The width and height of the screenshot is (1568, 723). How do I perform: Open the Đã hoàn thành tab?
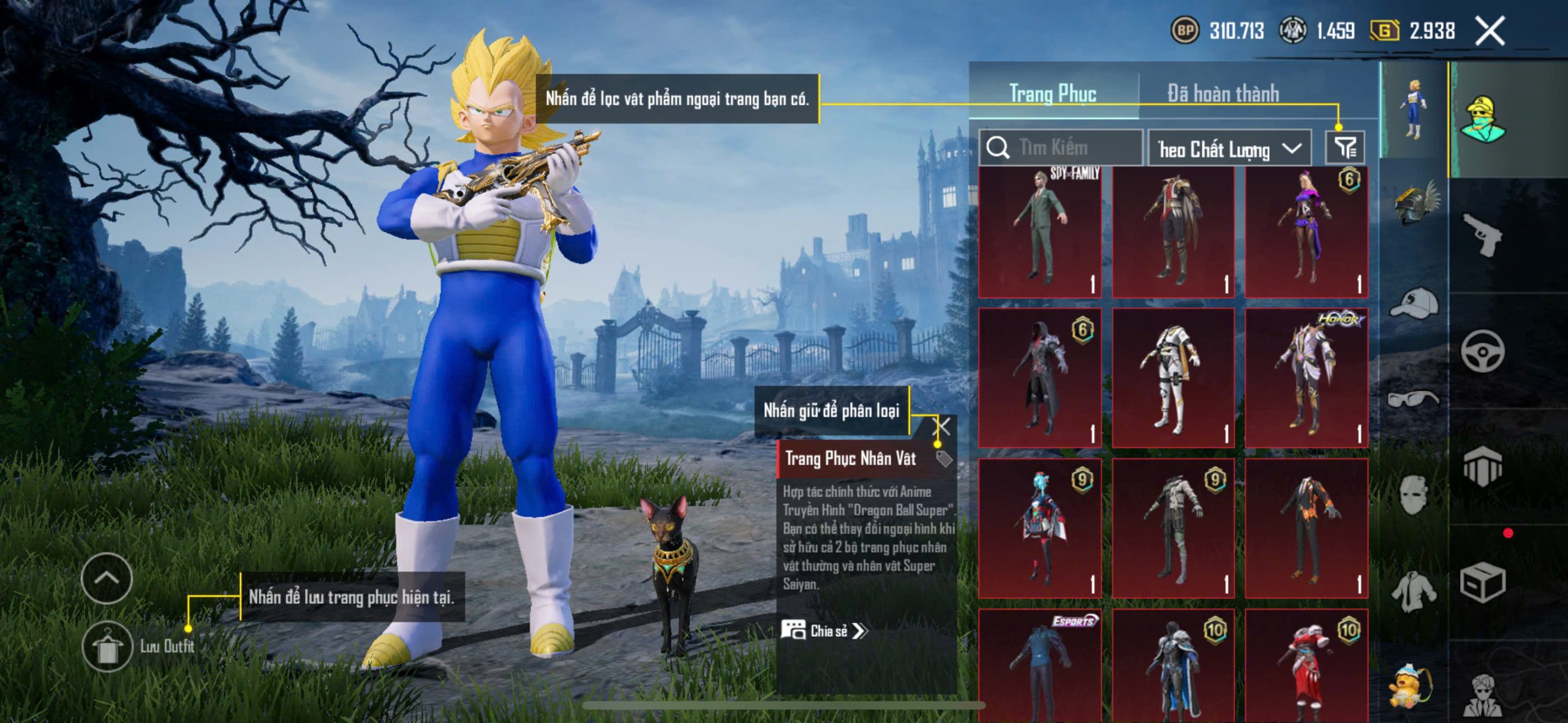[1223, 94]
